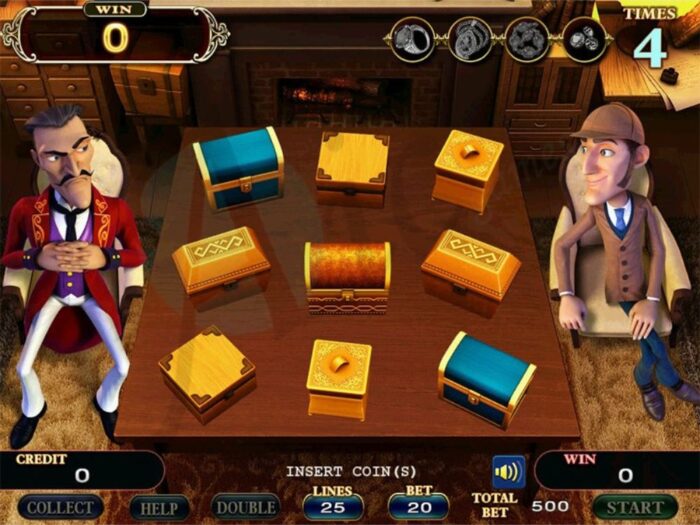Pick the red-brown domed chest
Image resolution: width=700 pixels, height=525 pixels.
coord(347,276)
